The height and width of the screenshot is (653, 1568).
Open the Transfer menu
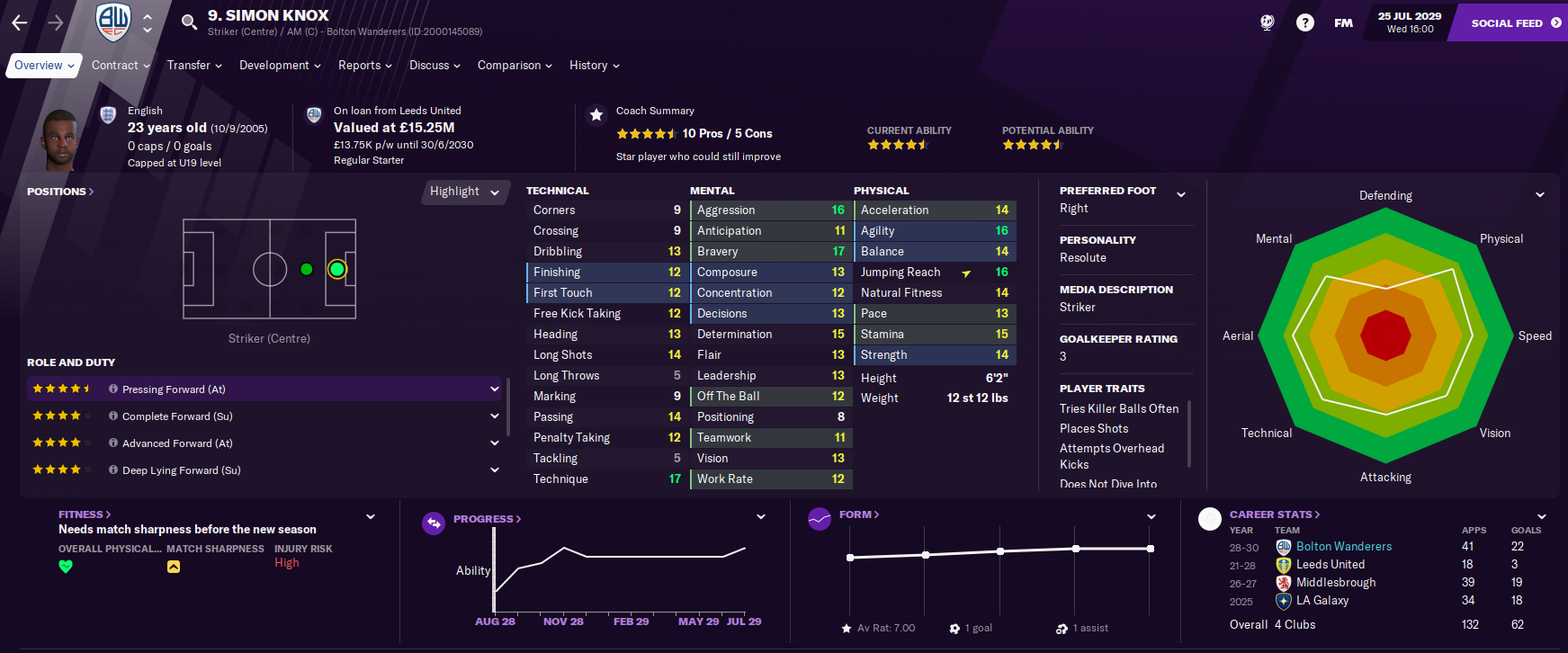tap(194, 66)
